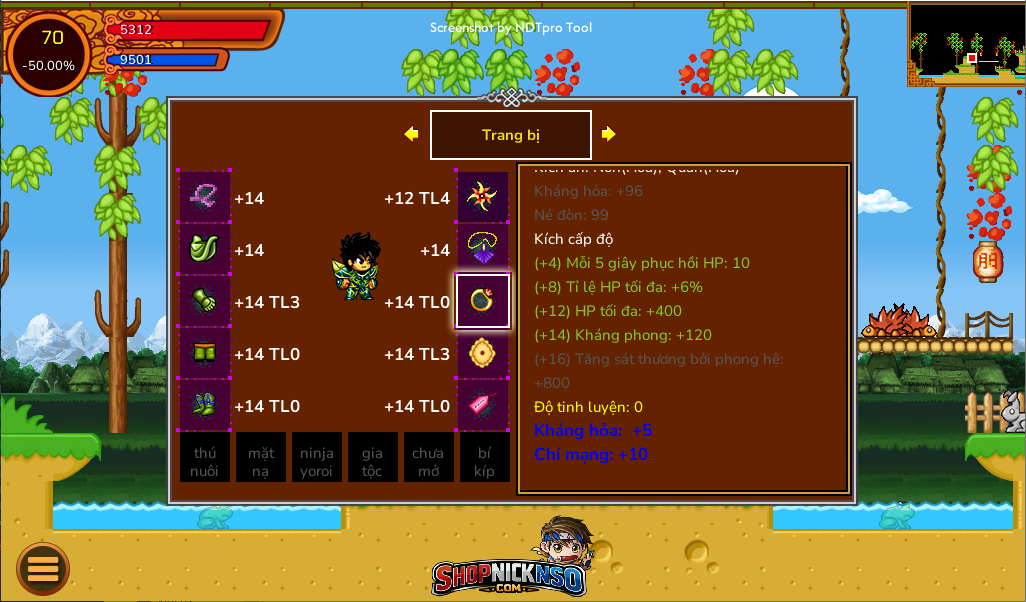Go to the previous panel with left arrow
Image resolution: width=1026 pixels, height=602 pixels.
tap(411, 134)
